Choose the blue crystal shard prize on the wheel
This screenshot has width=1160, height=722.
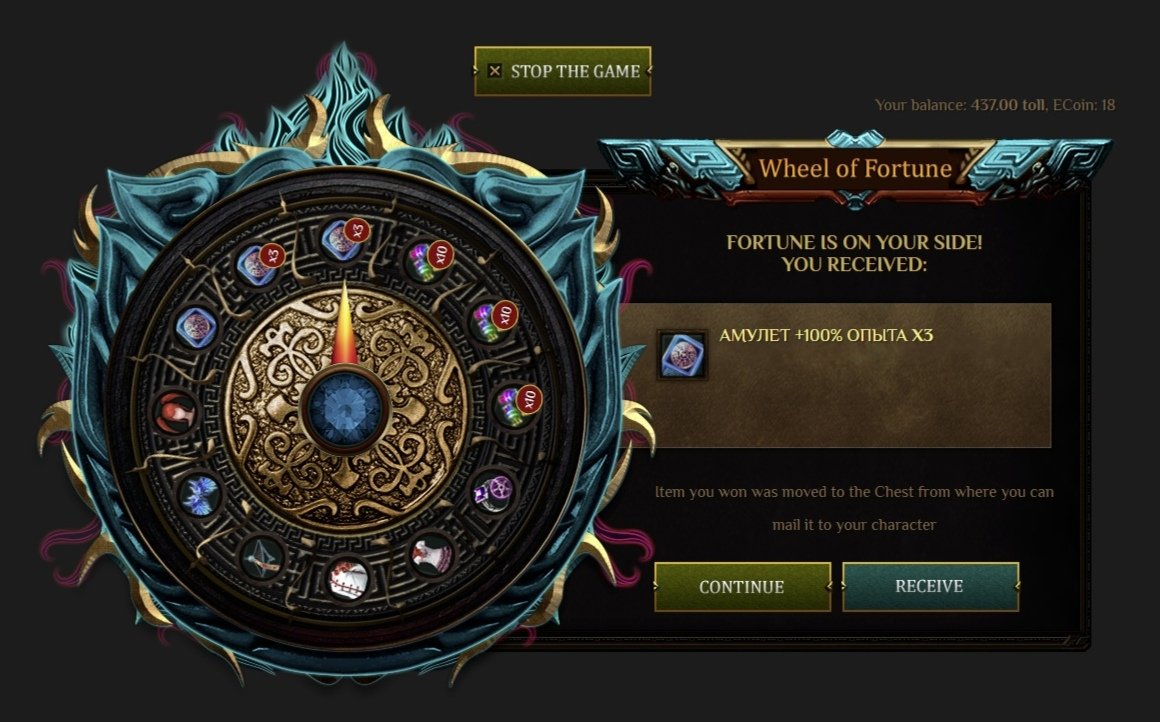198,493
